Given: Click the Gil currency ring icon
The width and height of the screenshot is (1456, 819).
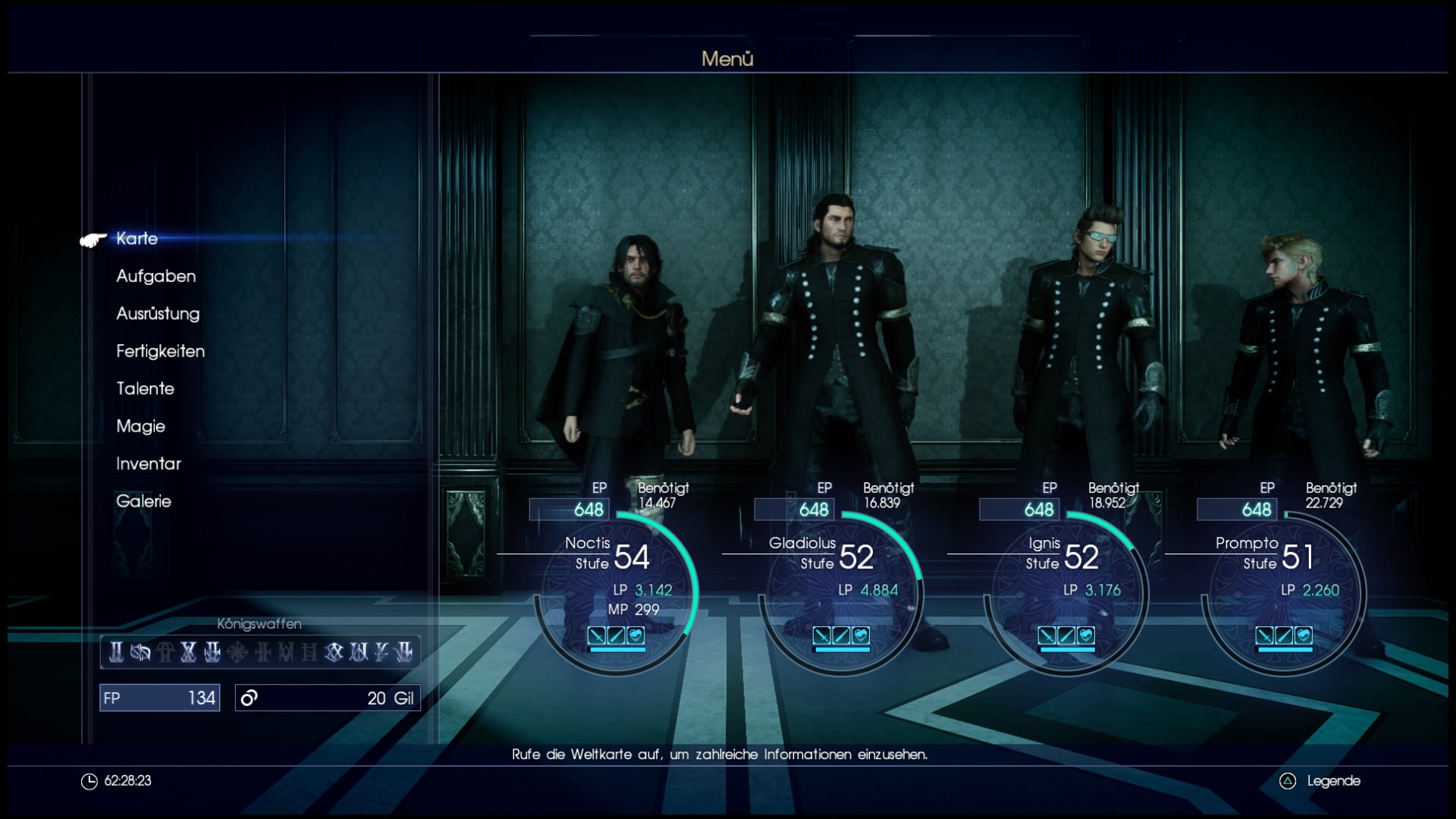Looking at the screenshot, I should 249,698.
